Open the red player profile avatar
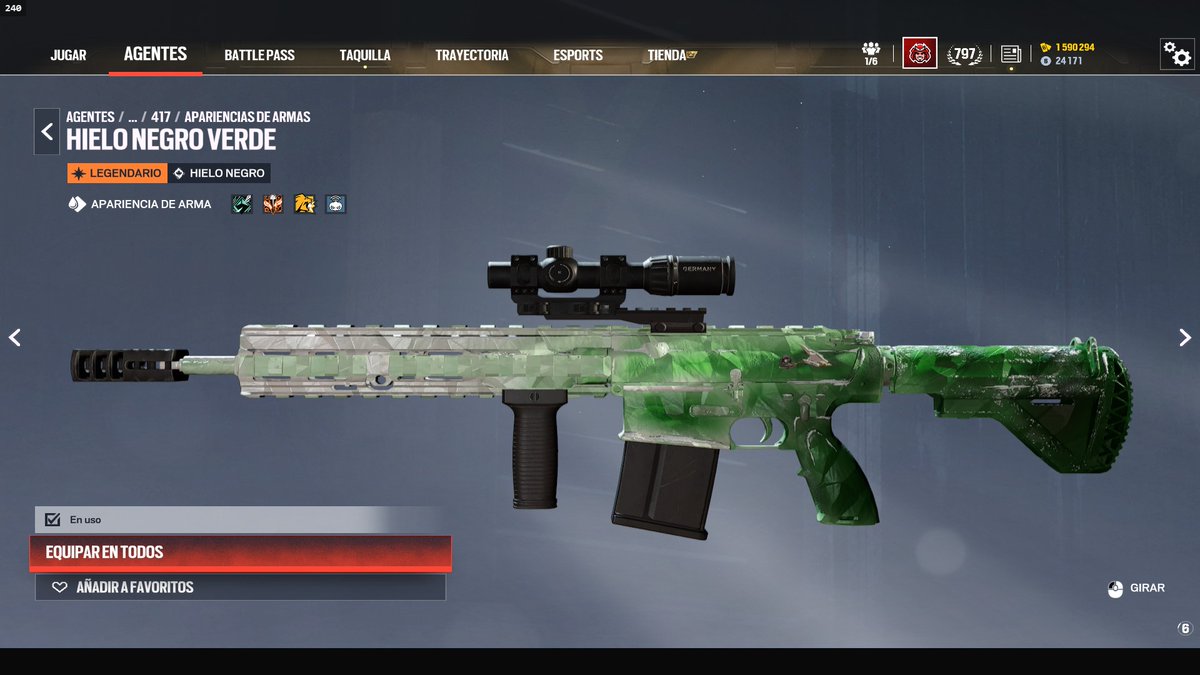This screenshot has height=675, width=1200. pos(919,53)
